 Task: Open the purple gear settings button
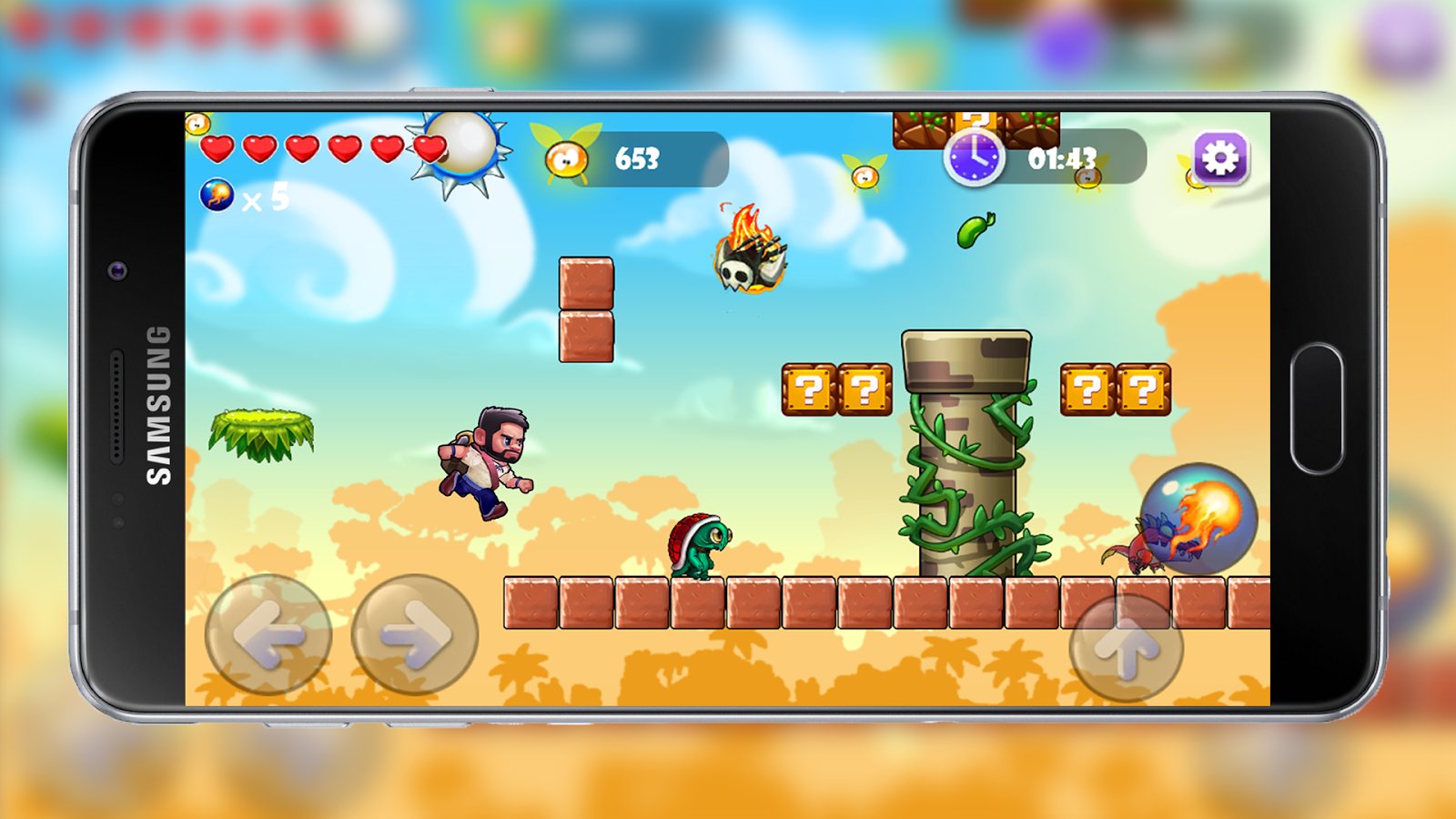click(1220, 158)
